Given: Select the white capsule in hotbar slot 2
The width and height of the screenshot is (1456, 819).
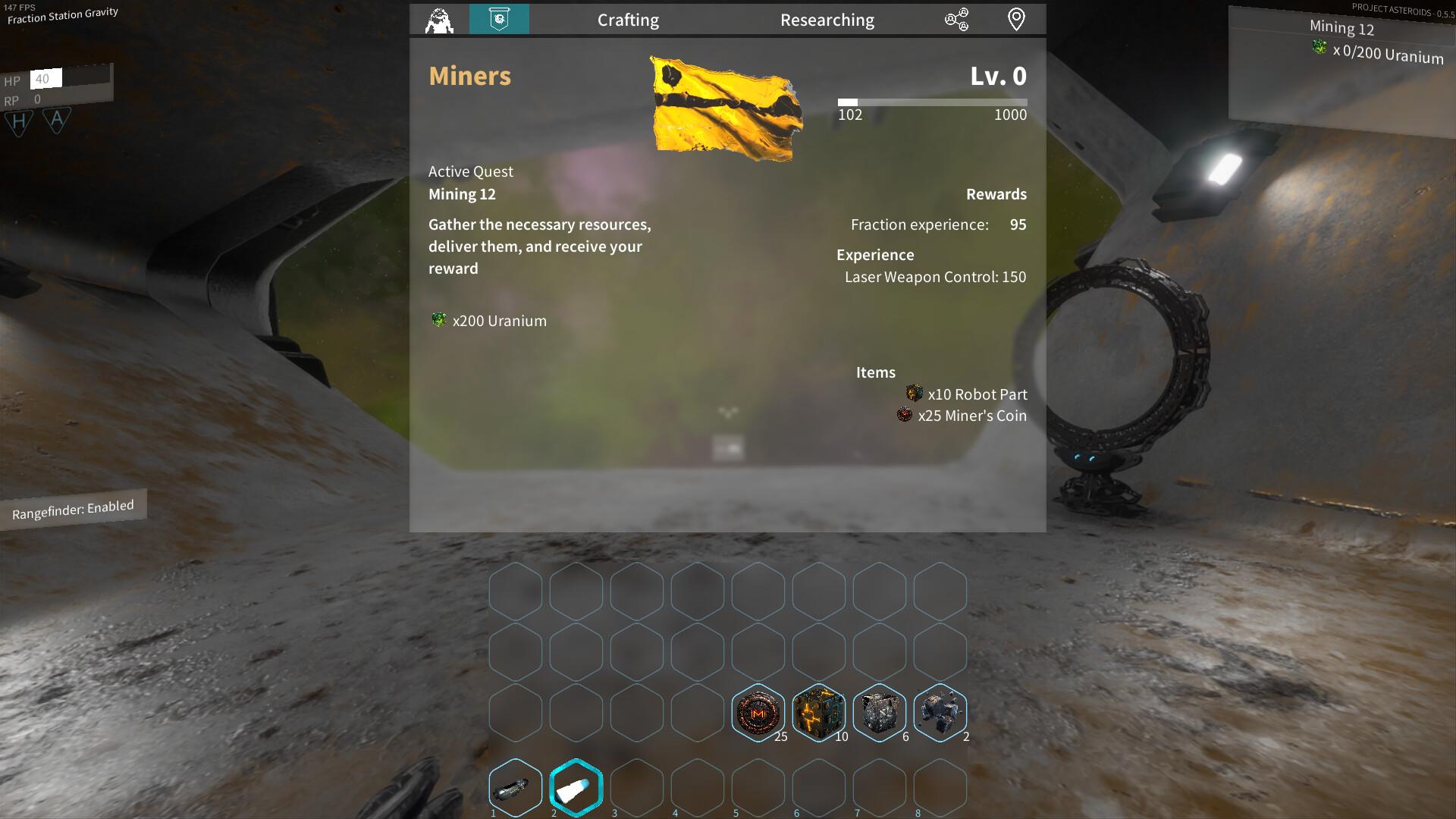Looking at the screenshot, I should 576,788.
